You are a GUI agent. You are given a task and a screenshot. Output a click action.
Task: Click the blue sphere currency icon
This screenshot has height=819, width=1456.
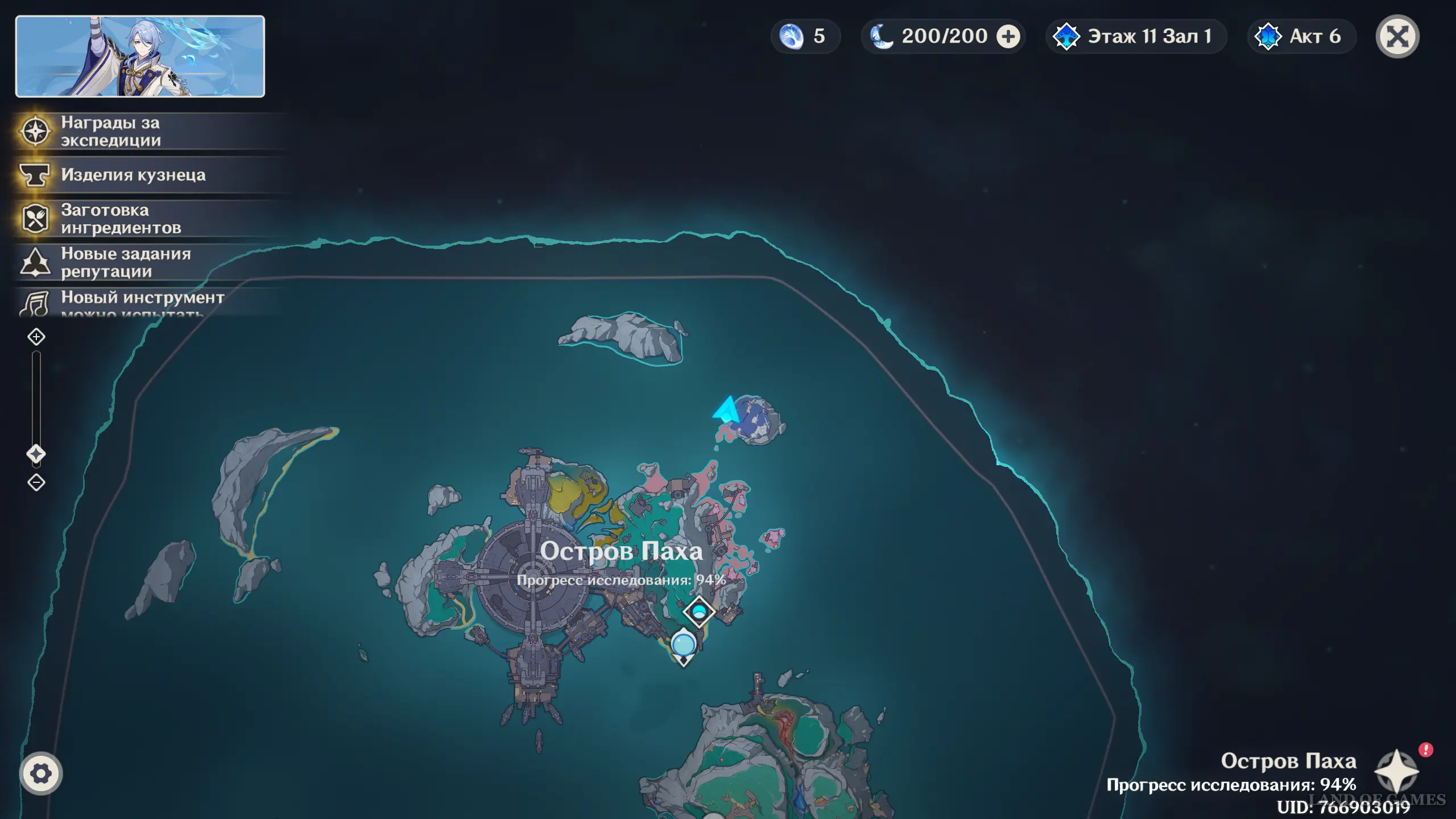click(791, 37)
